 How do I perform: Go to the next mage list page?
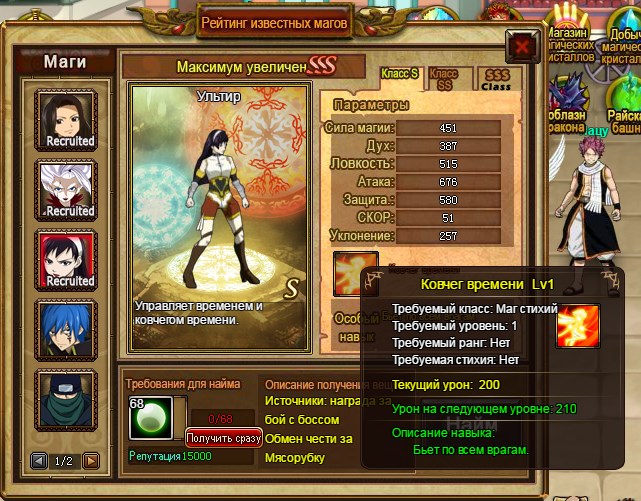tap(91, 461)
